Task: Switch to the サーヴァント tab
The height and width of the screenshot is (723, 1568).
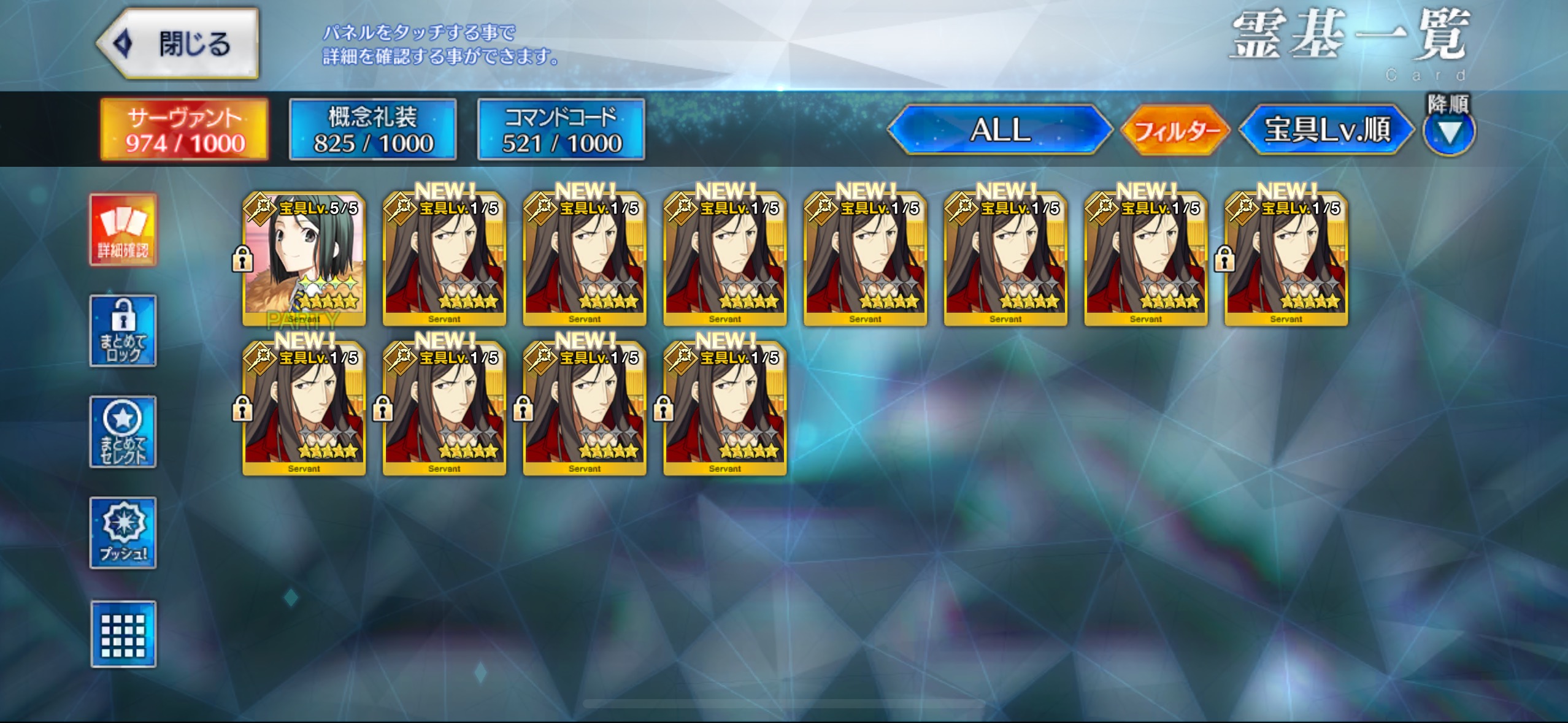Action: click(x=185, y=130)
